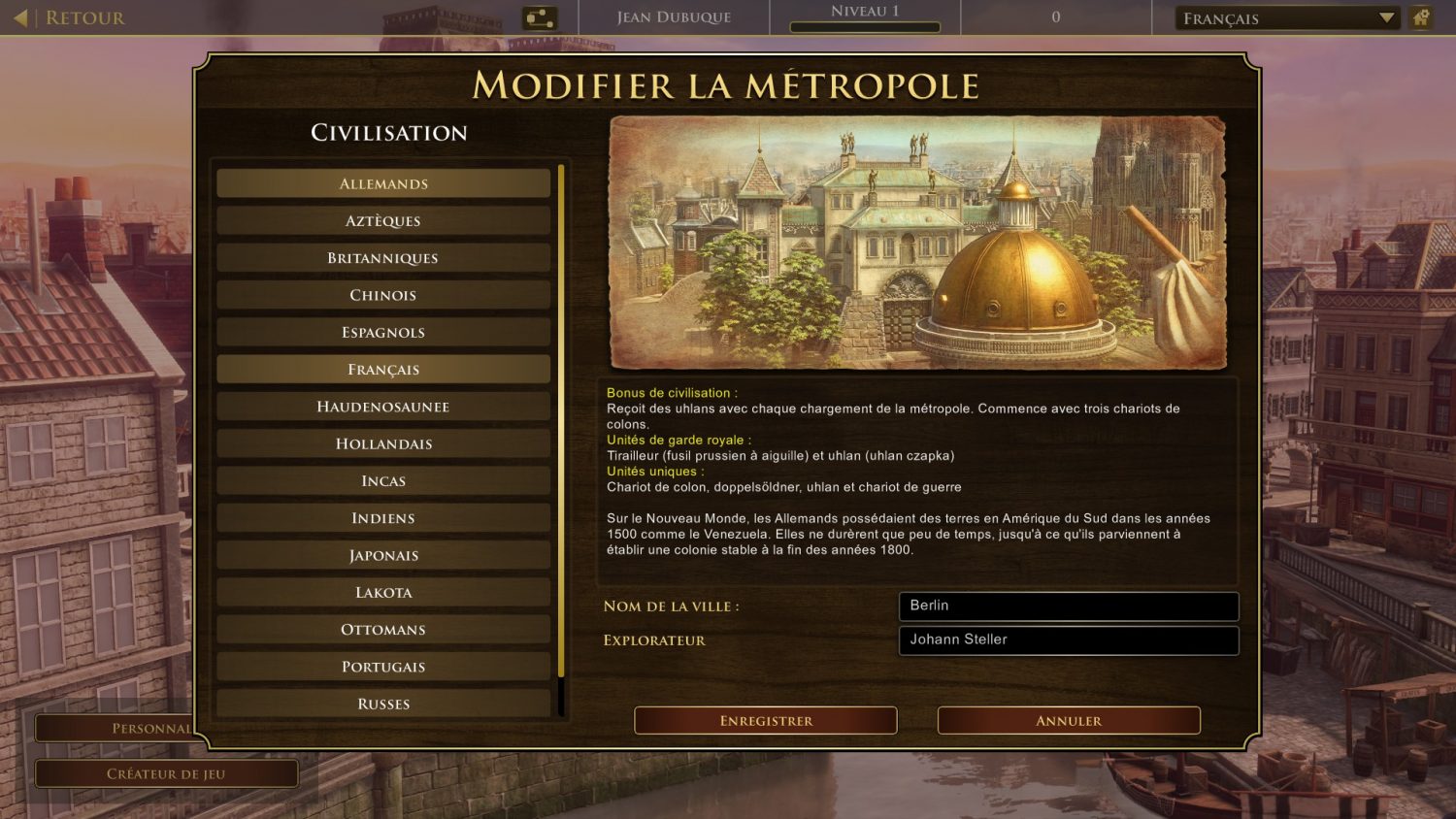Choose Aztèques from the civilization list
Screen dimensions: 1456x819
point(383,221)
